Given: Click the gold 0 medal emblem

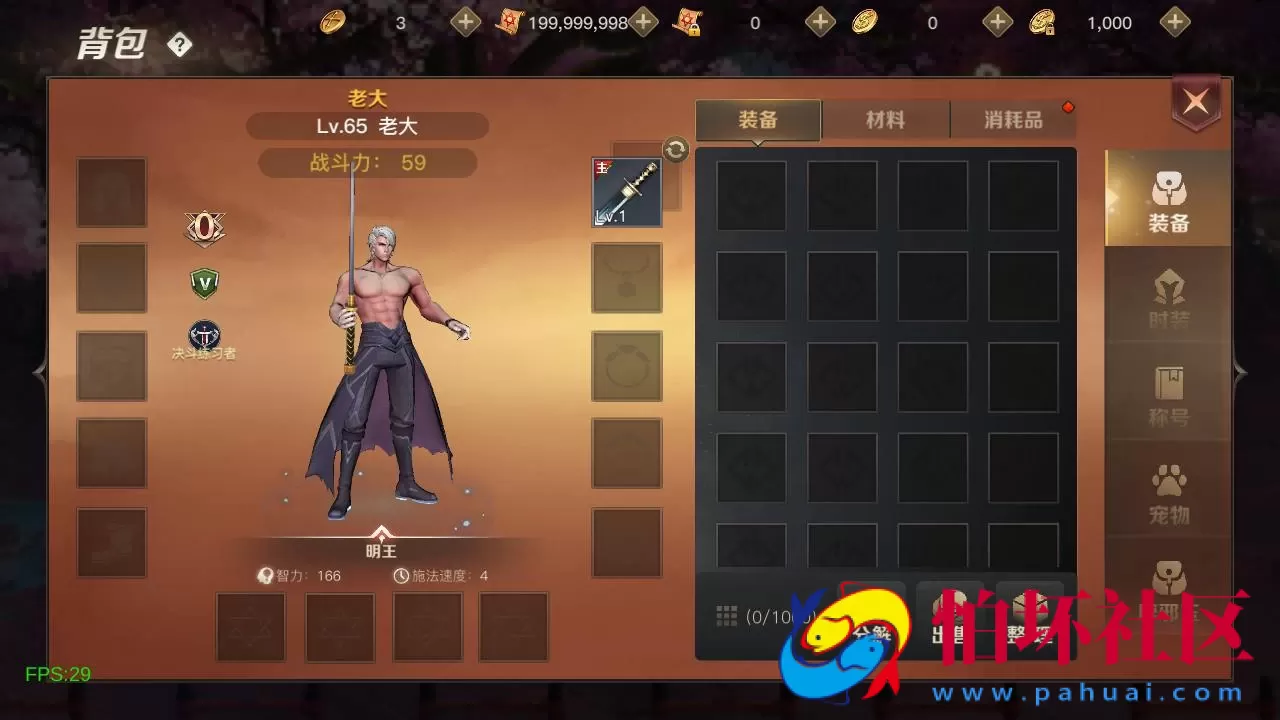Looking at the screenshot, I should point(205,227).
